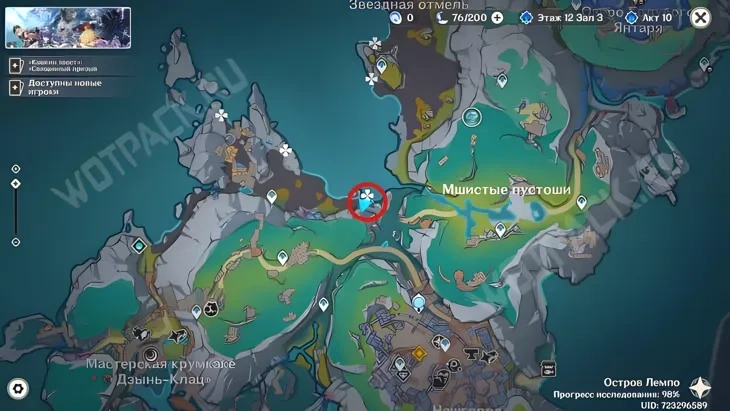Zoom in with the map slider's top button
Screen dimensions: 730x411
pos(16,169)
